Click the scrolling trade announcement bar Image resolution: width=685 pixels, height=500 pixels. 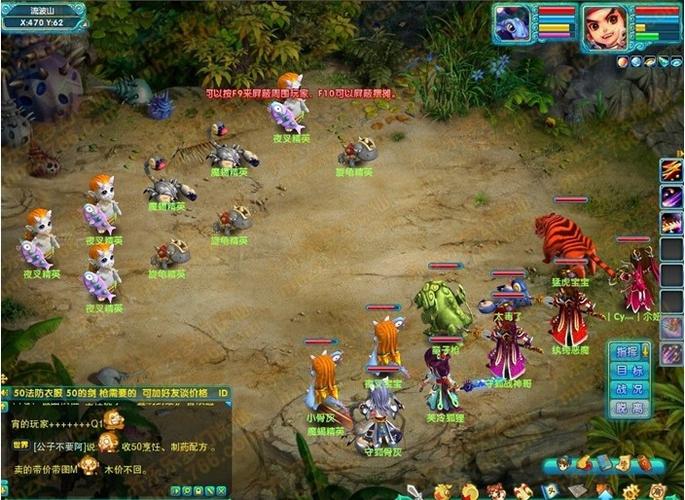point(115,393)
